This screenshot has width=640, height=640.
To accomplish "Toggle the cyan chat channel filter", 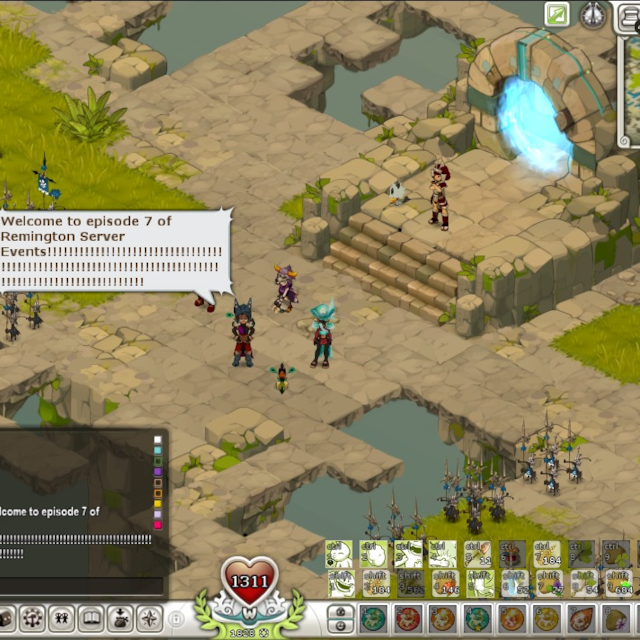I will point(157,449).
